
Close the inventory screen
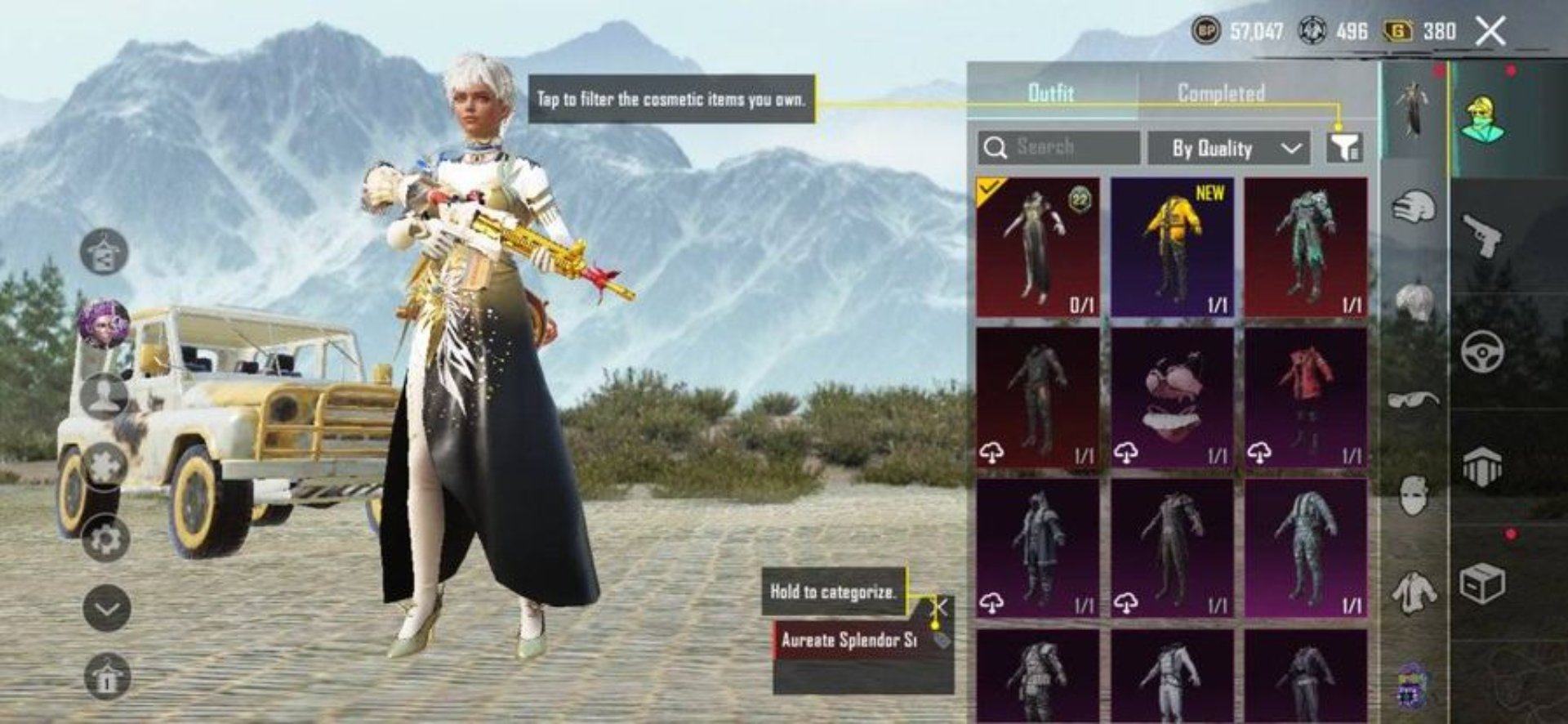(1490, 33)
